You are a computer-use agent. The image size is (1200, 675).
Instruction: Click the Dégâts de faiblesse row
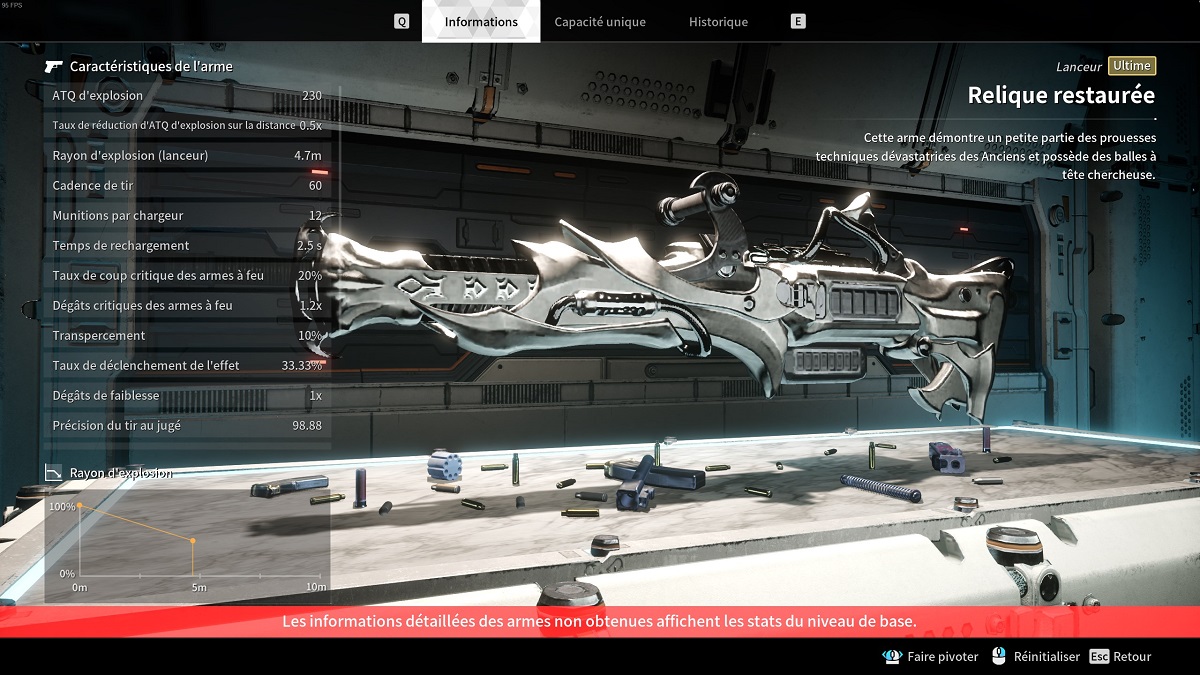187,396
